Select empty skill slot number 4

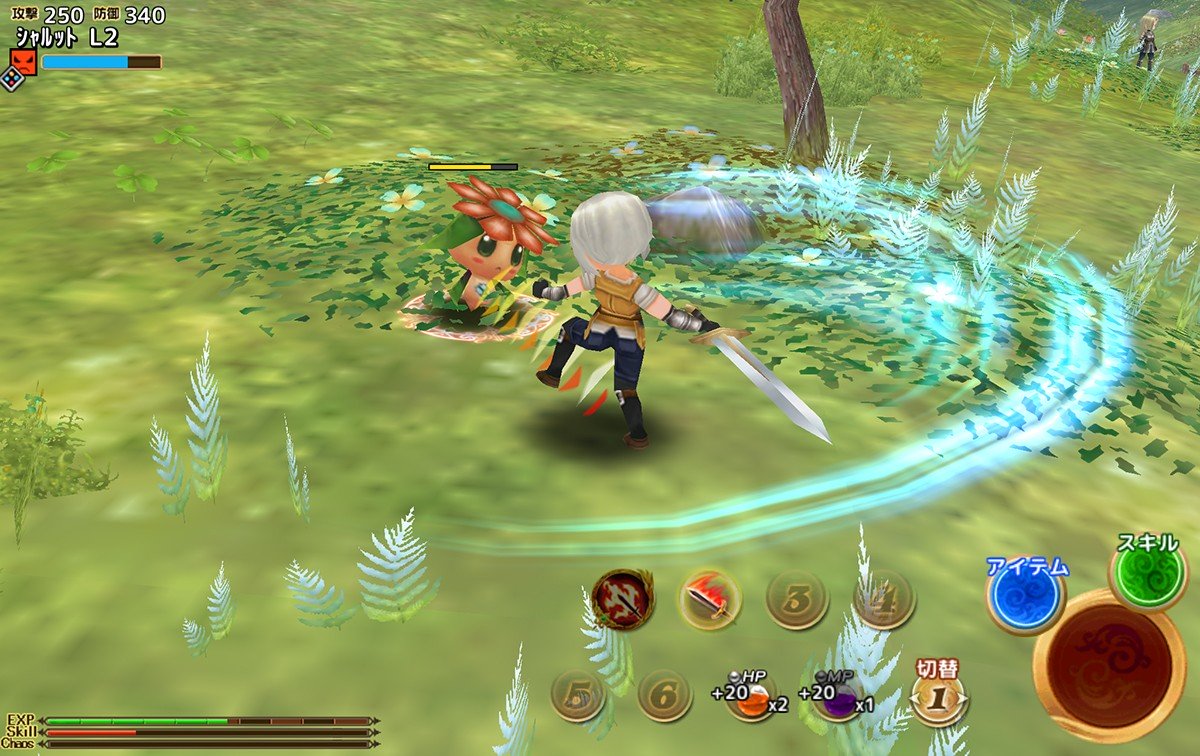[884, 600]
